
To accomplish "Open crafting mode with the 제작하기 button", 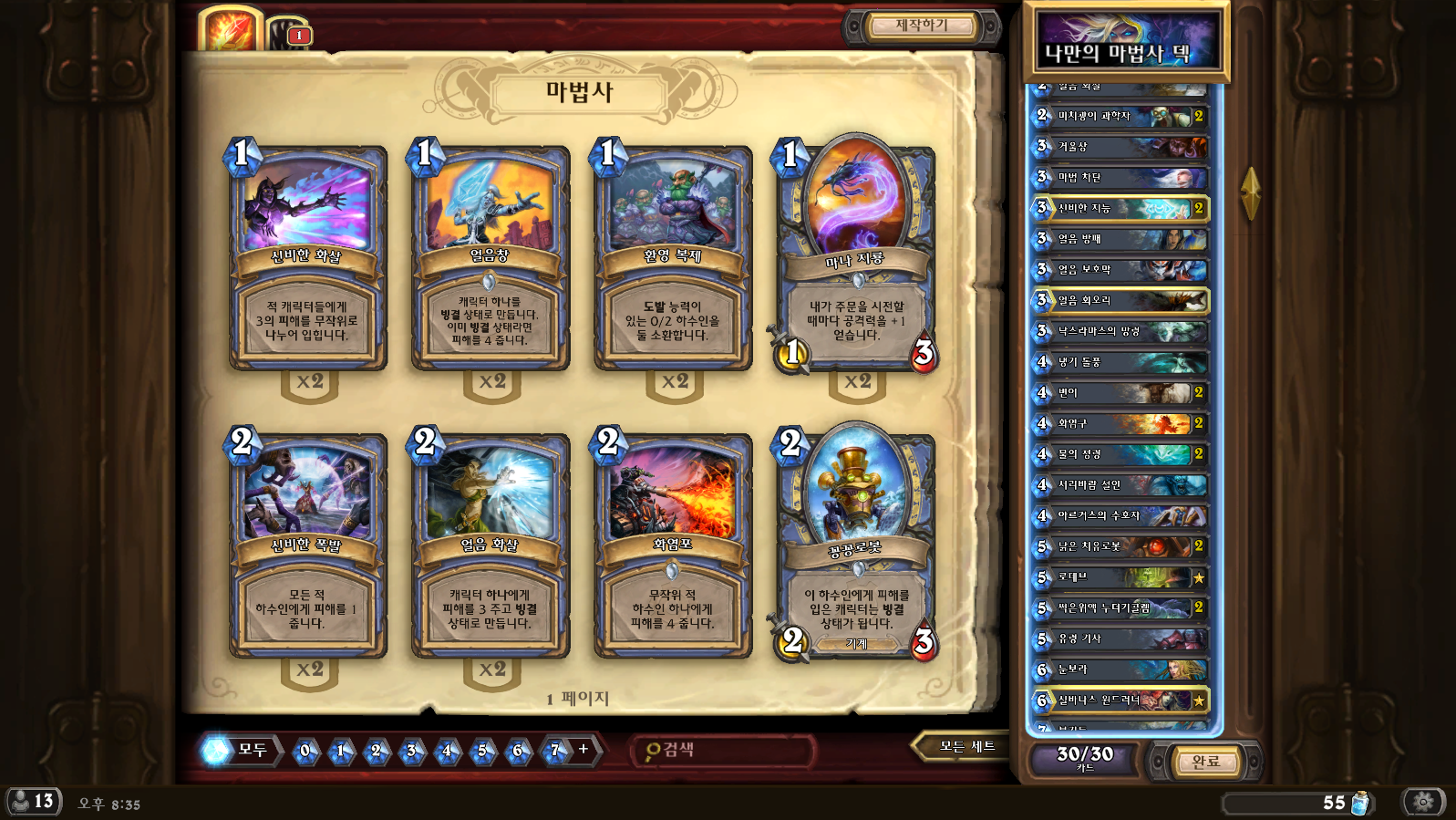I will tap(921, 26).
